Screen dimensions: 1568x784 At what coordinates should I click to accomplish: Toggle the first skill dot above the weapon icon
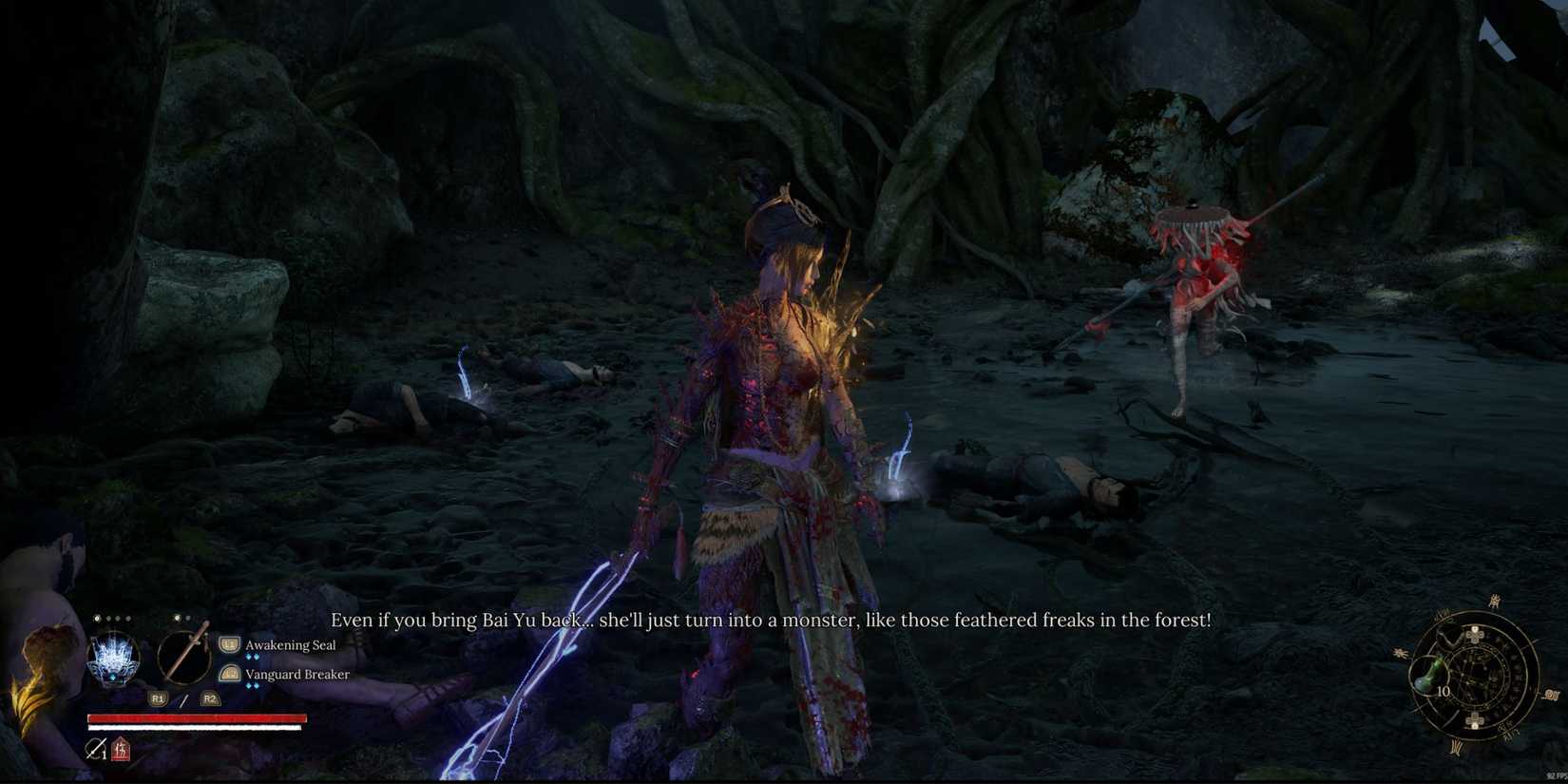click(176, 618)
